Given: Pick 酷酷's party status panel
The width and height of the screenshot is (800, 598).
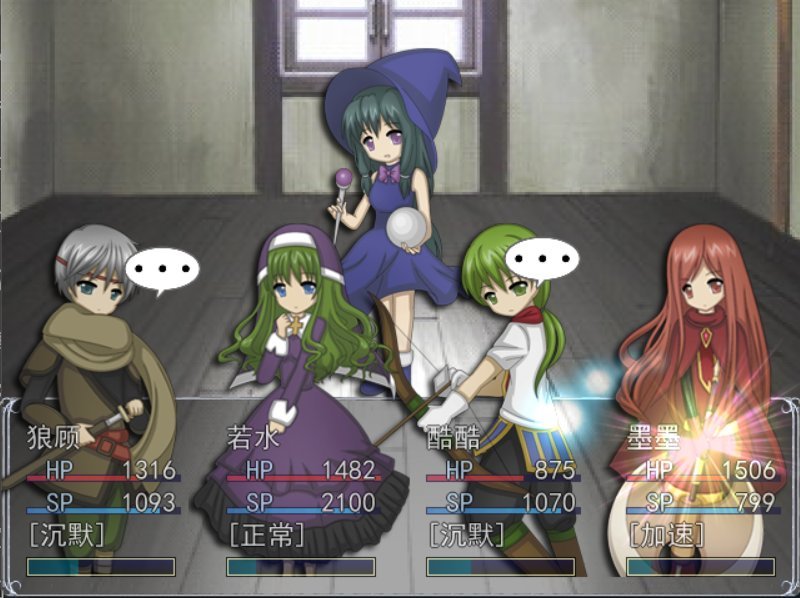Looking at the screenshot, I should (501, 500).
